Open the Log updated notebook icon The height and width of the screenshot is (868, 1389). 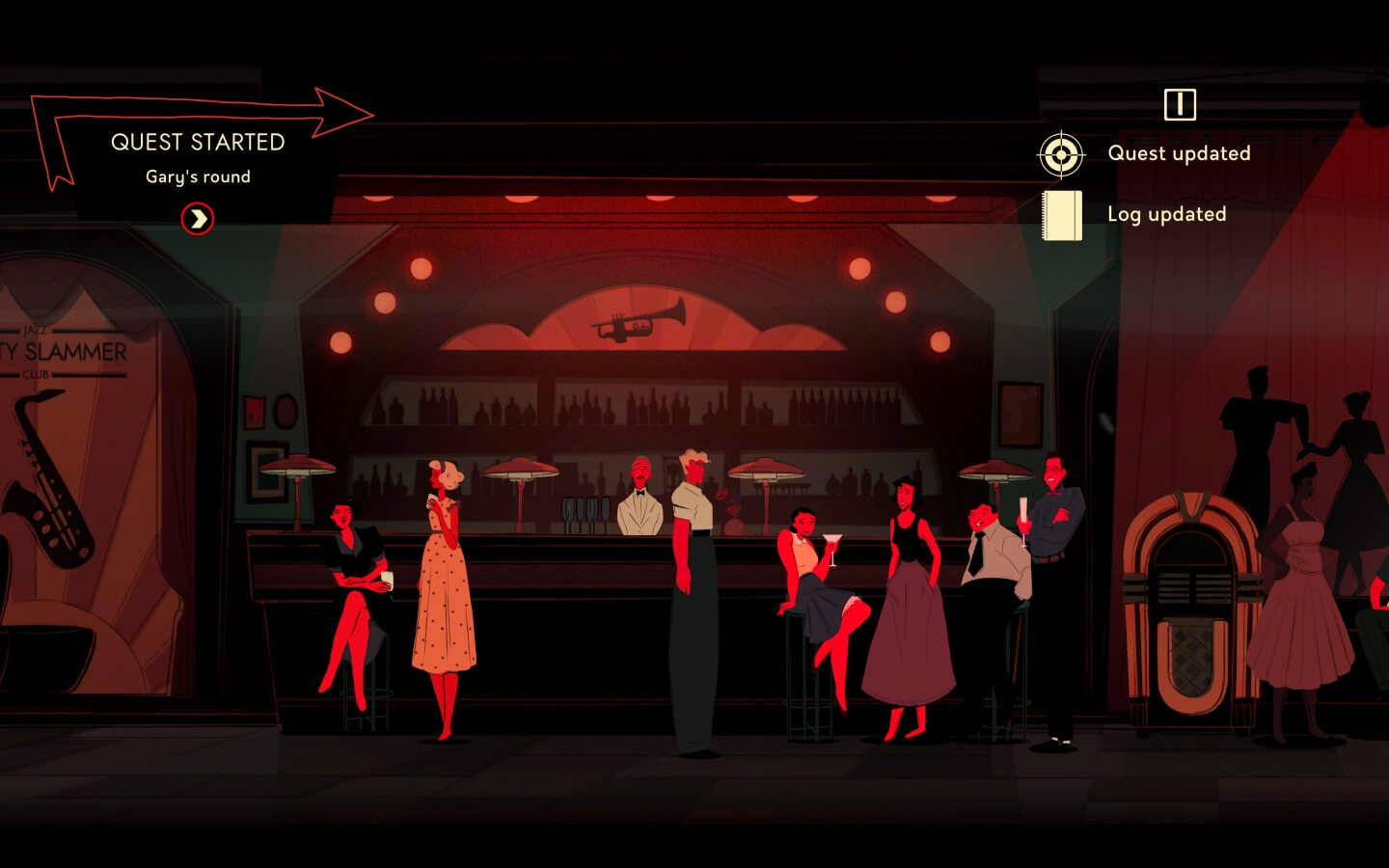[1061, 215]
